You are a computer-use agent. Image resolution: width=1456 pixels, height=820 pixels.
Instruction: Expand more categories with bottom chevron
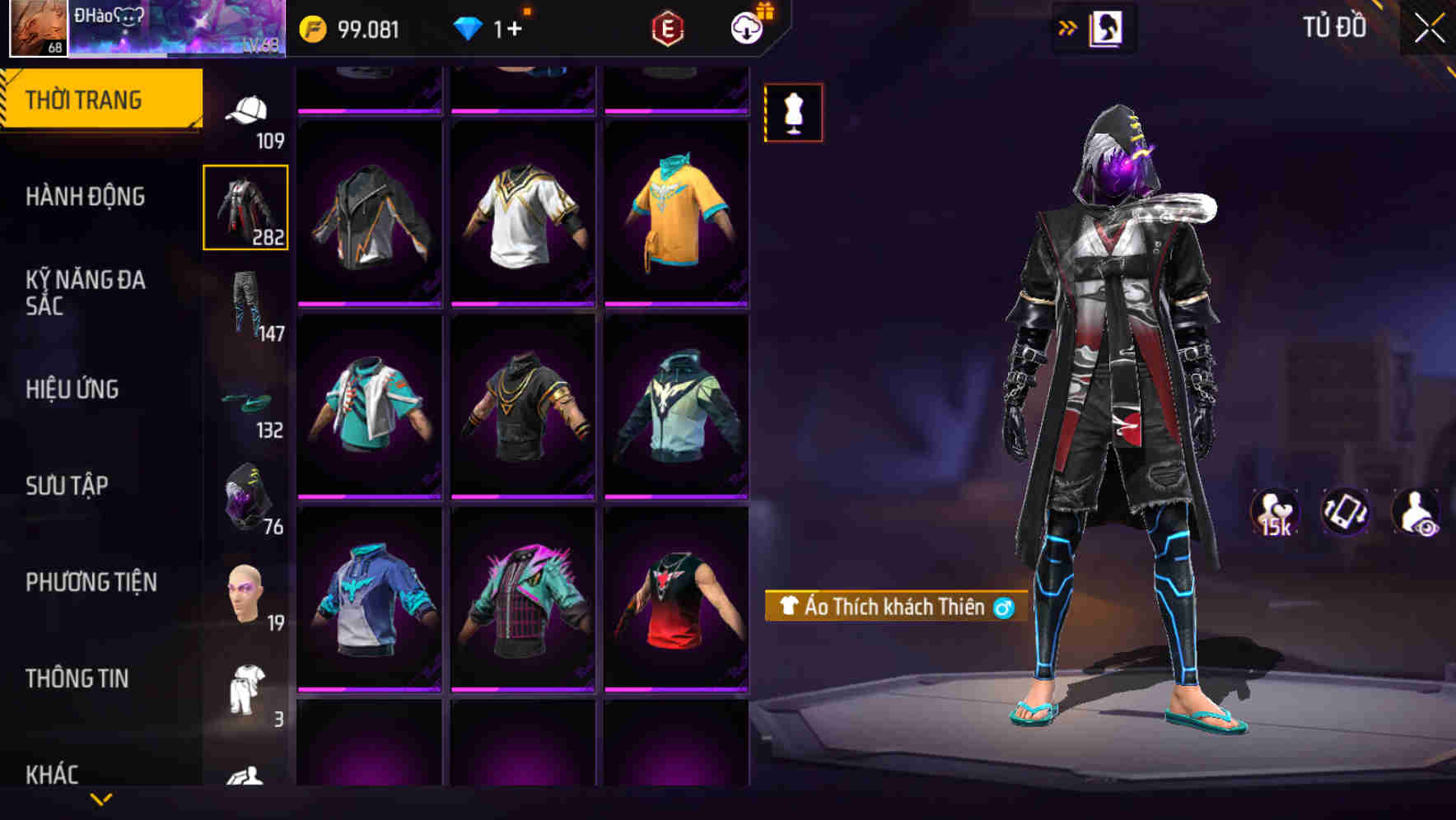(x=100, y=799)
